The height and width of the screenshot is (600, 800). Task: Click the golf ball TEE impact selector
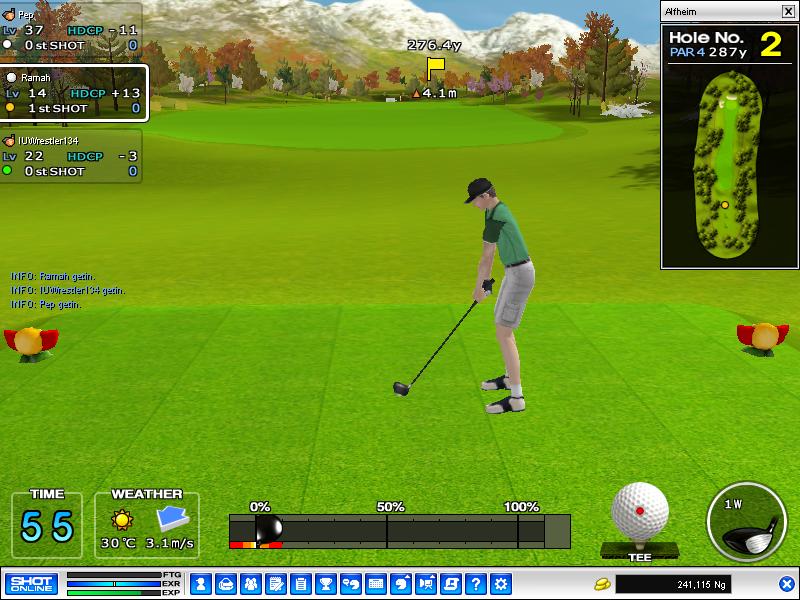pos(640,513)
